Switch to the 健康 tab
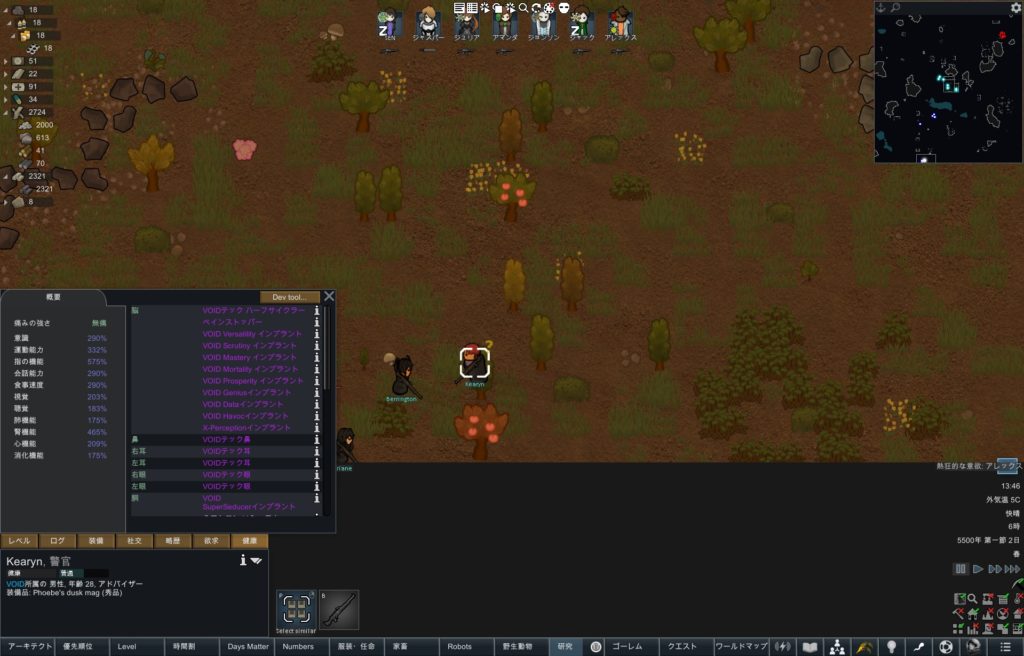1024x656 pixels. (249, 541)
